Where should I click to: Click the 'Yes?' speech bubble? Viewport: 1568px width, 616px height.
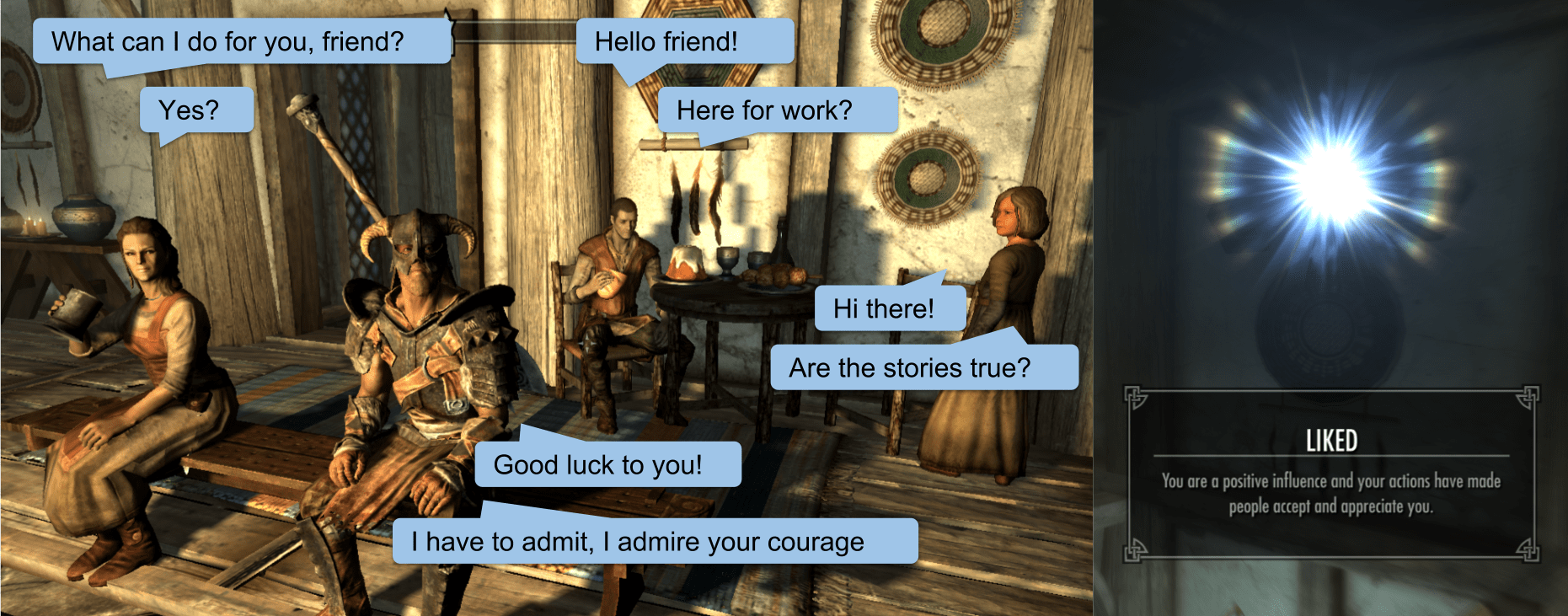[196, 109]
